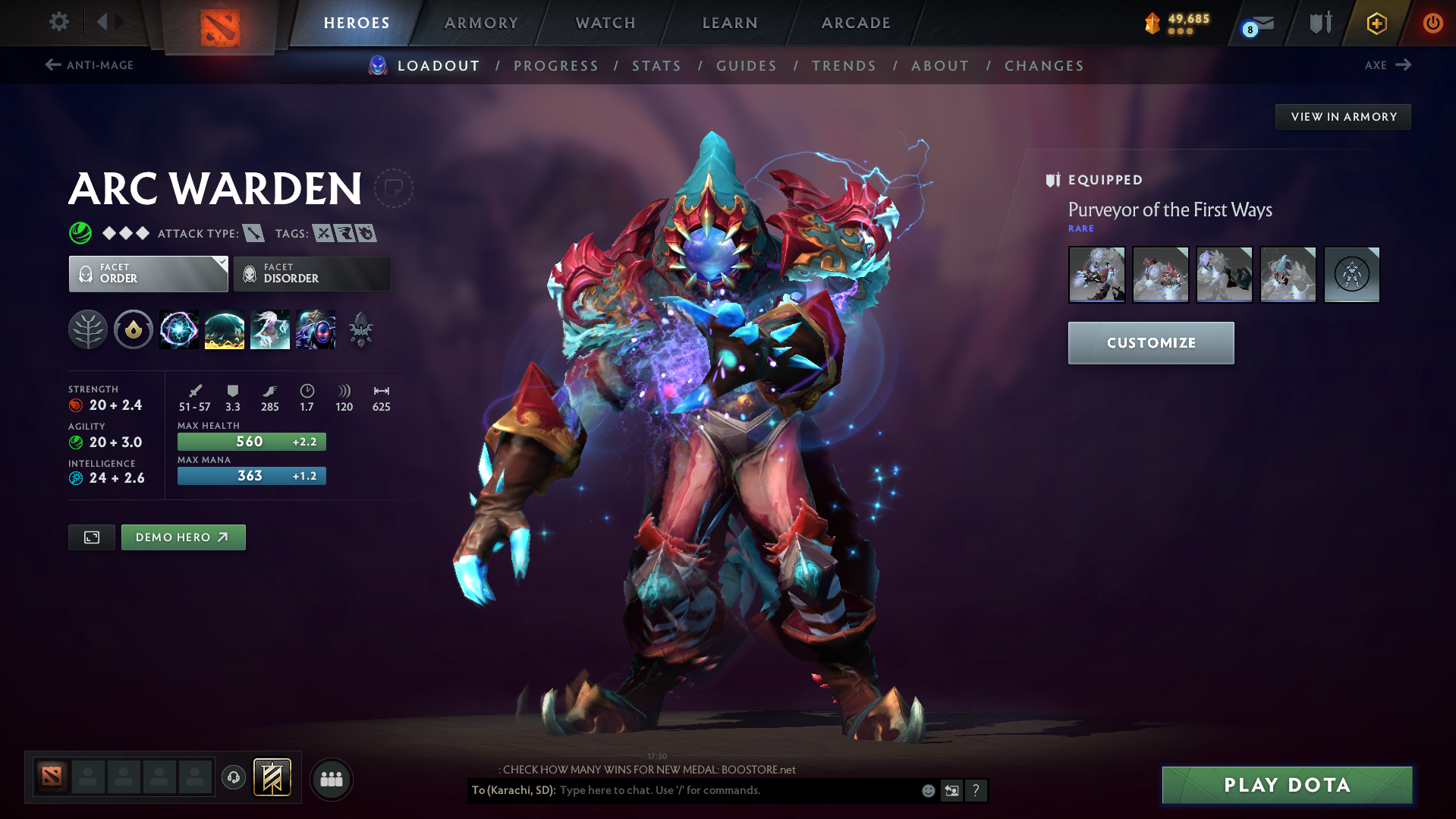The height and width of the screenshot is (819, 1456).
Task: Click the Dota 2 logo in the top bar
Action: click(219, 22)
